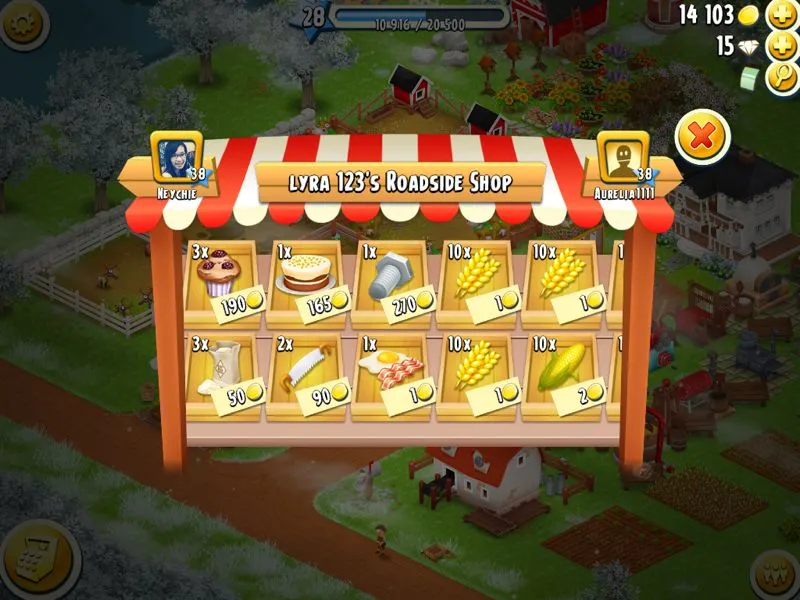800x600 pixels.
Task: Purchase the 10x corn for 2 coins
Action: point(564,372)
